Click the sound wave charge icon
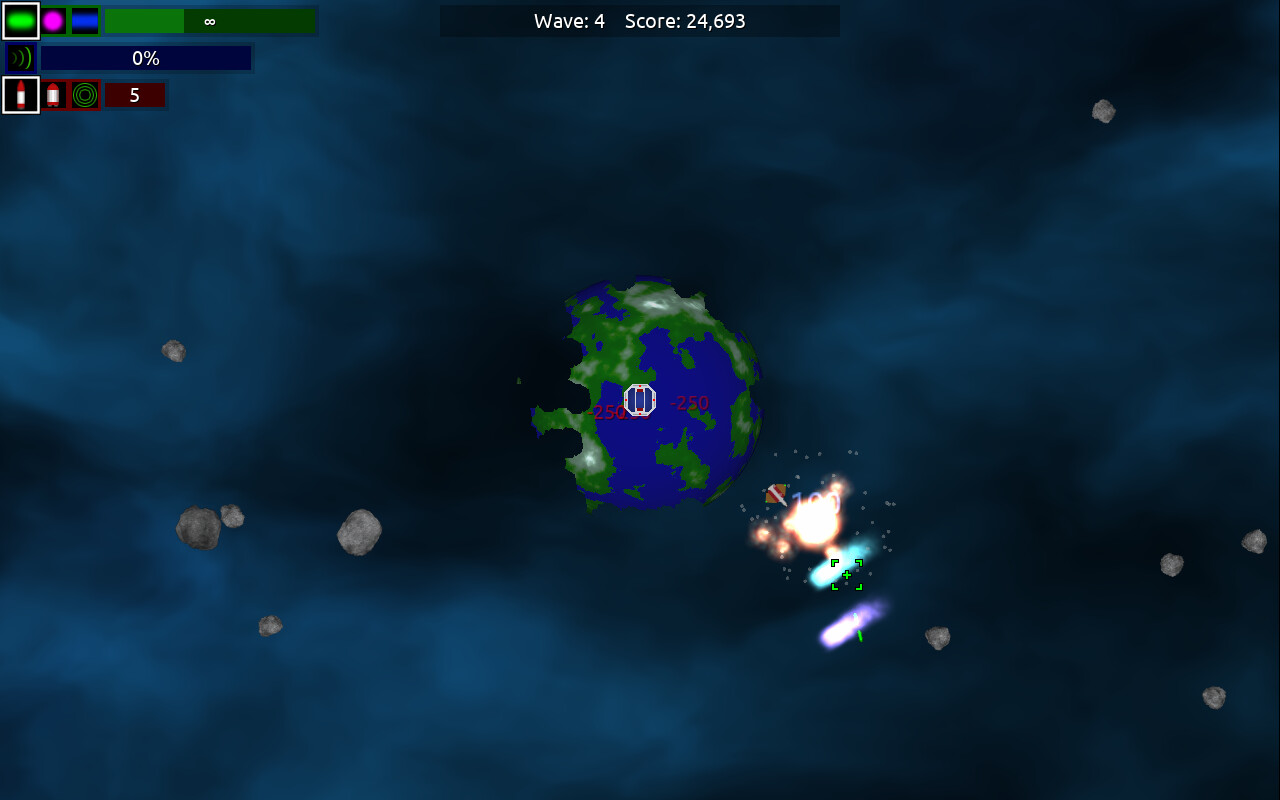The height and width of the screenshot is (800, 1280). [19, 57]
